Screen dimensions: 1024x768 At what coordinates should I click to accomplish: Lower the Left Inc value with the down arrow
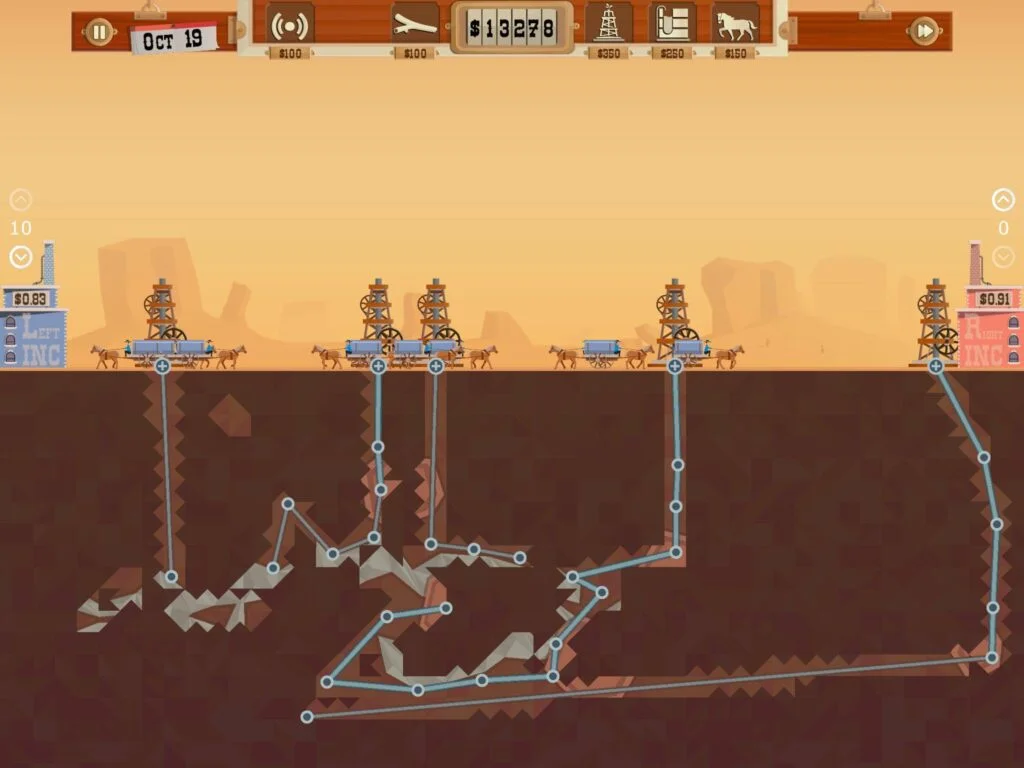20,257
